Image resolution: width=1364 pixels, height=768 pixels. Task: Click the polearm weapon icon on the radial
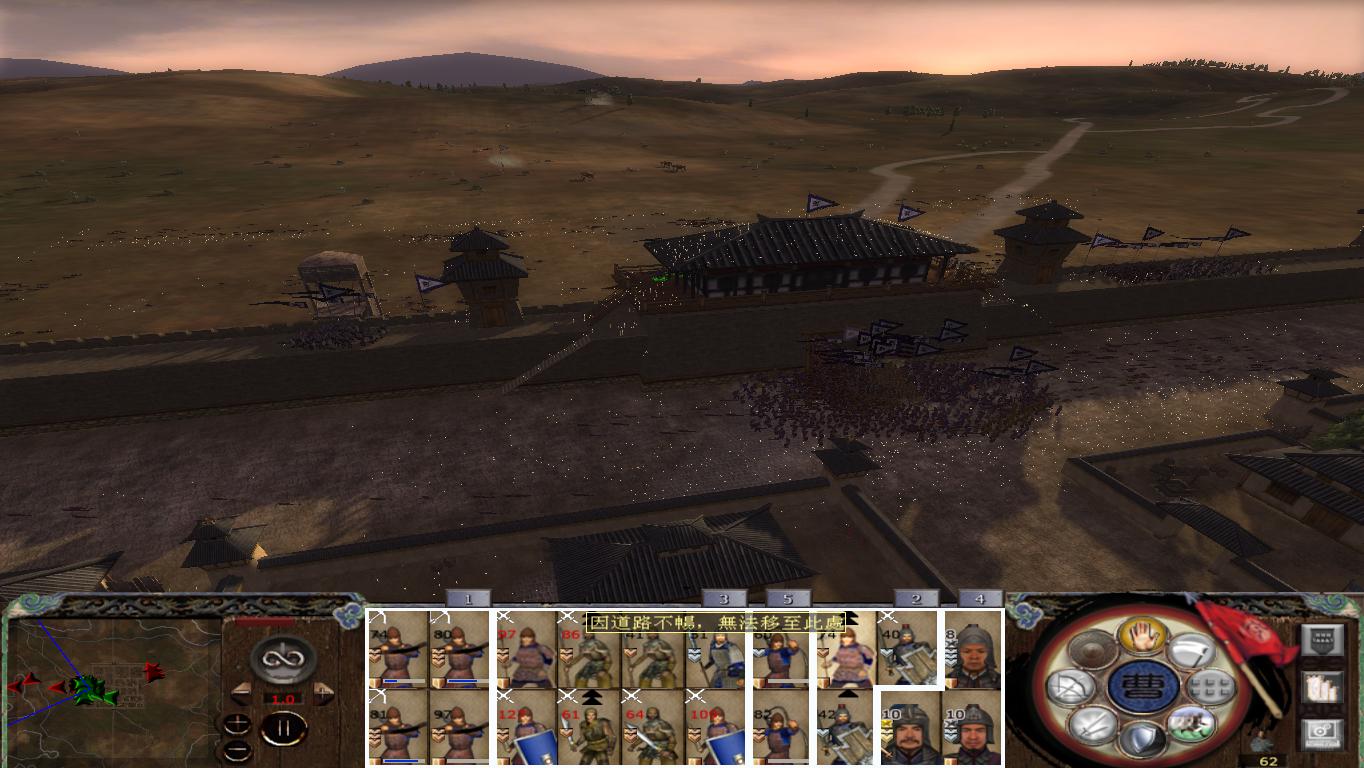(1193, 651)
